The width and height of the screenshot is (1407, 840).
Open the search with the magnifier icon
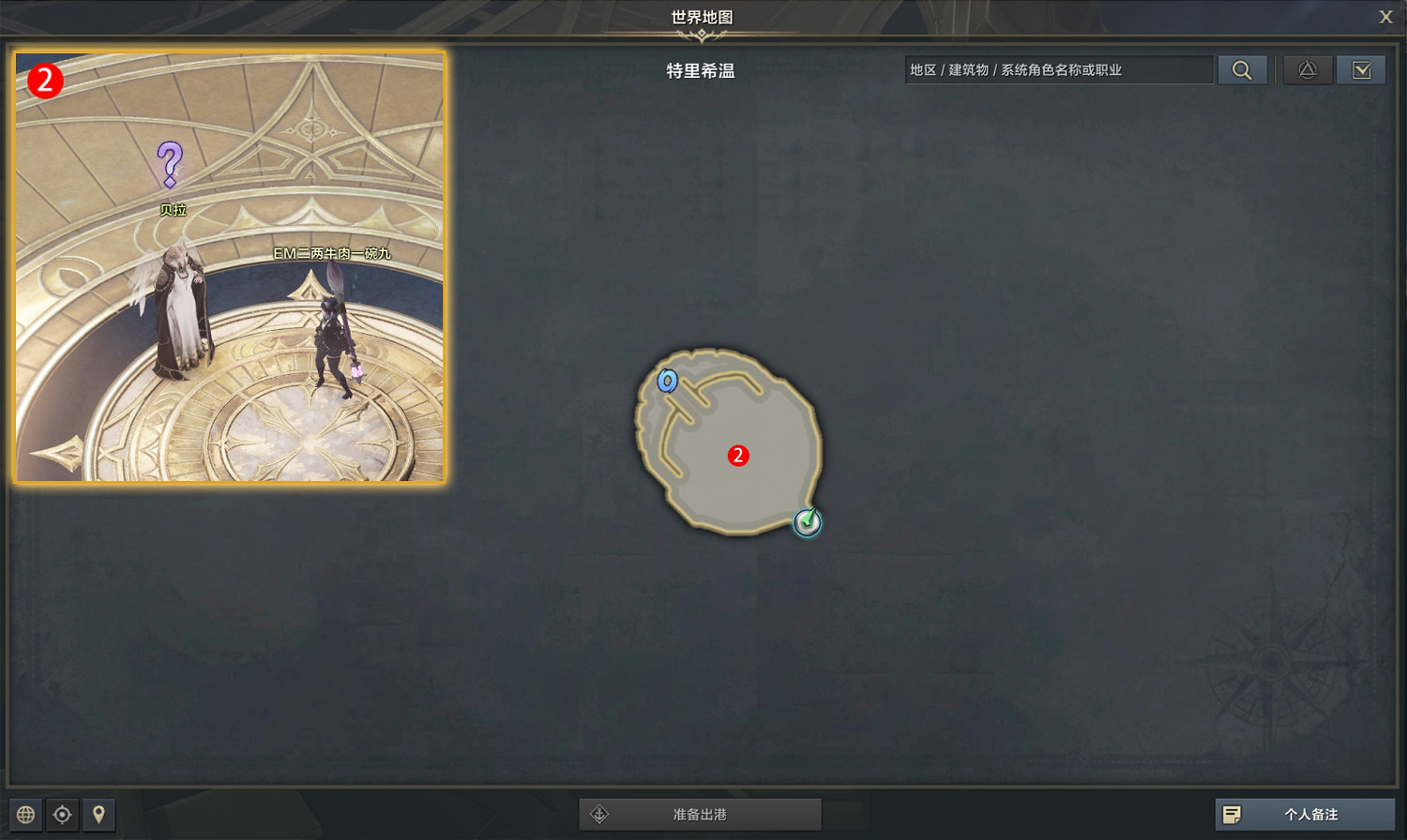click(1243, 69)
